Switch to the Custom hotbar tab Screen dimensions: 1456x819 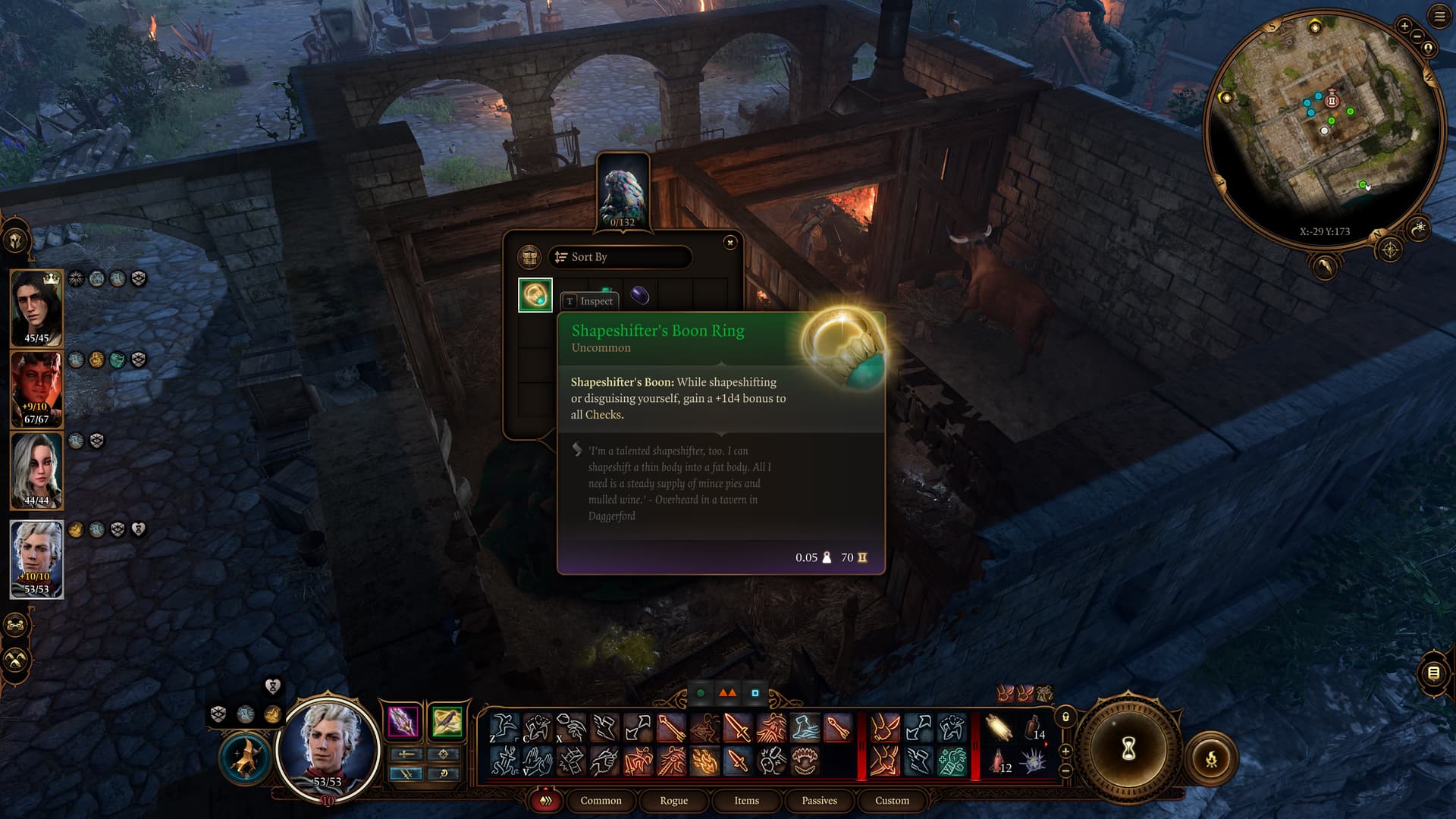(x=892, y=800)
